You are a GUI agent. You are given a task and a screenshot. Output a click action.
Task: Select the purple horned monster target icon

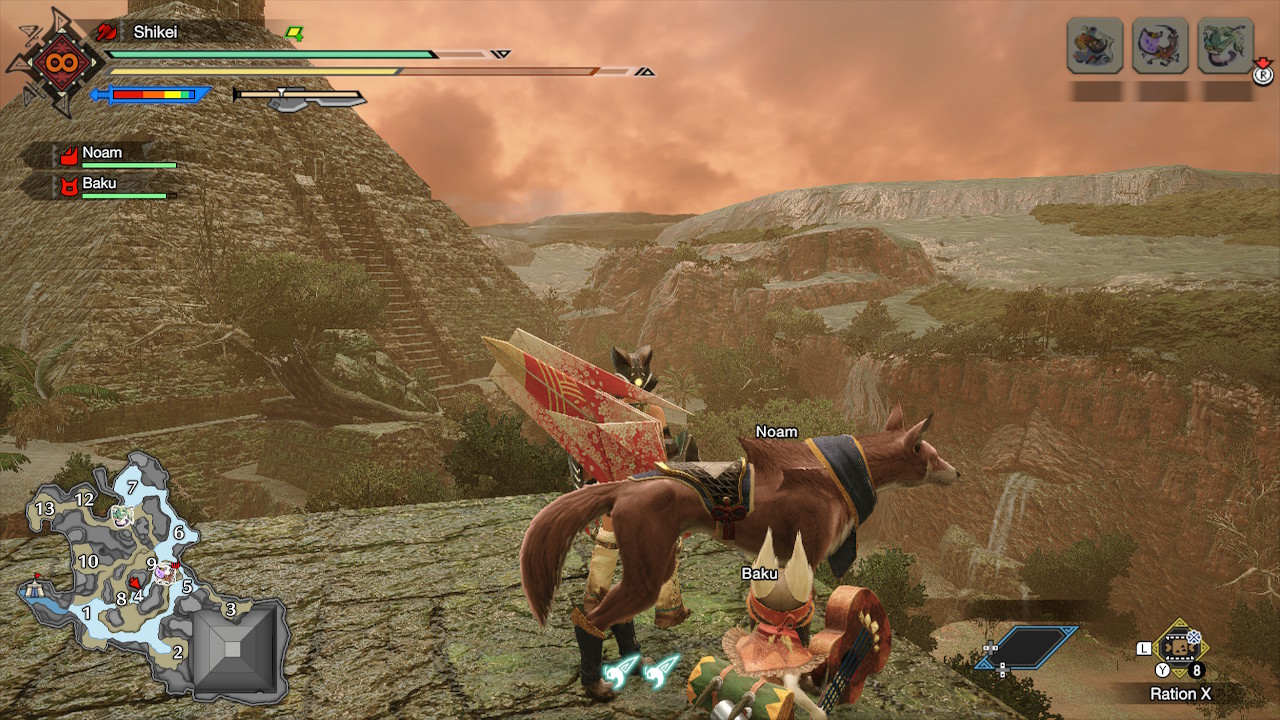pos(1160,45)
